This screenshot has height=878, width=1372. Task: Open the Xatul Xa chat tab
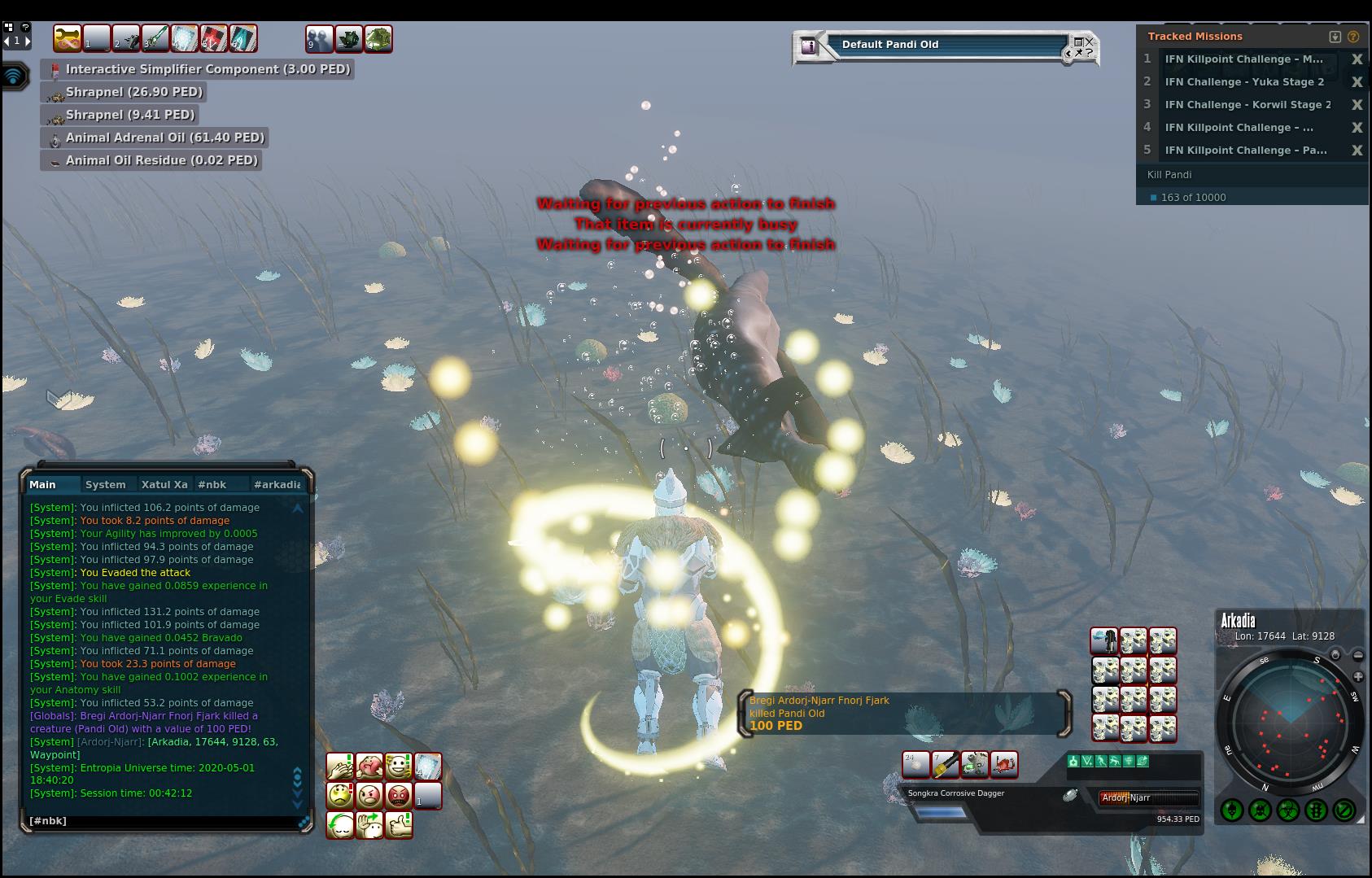point(164,484)
